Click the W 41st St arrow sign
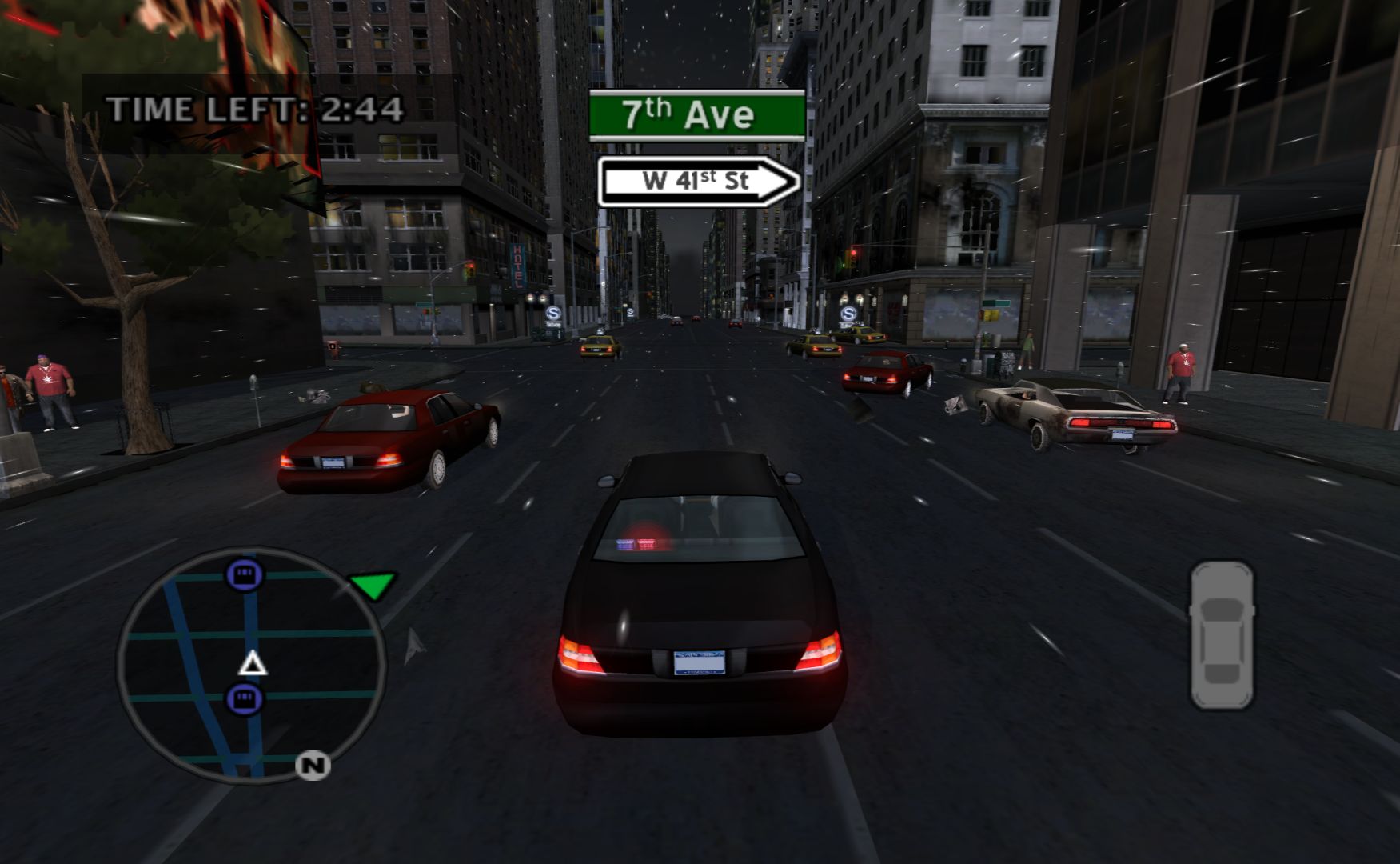 click(698, 181)
